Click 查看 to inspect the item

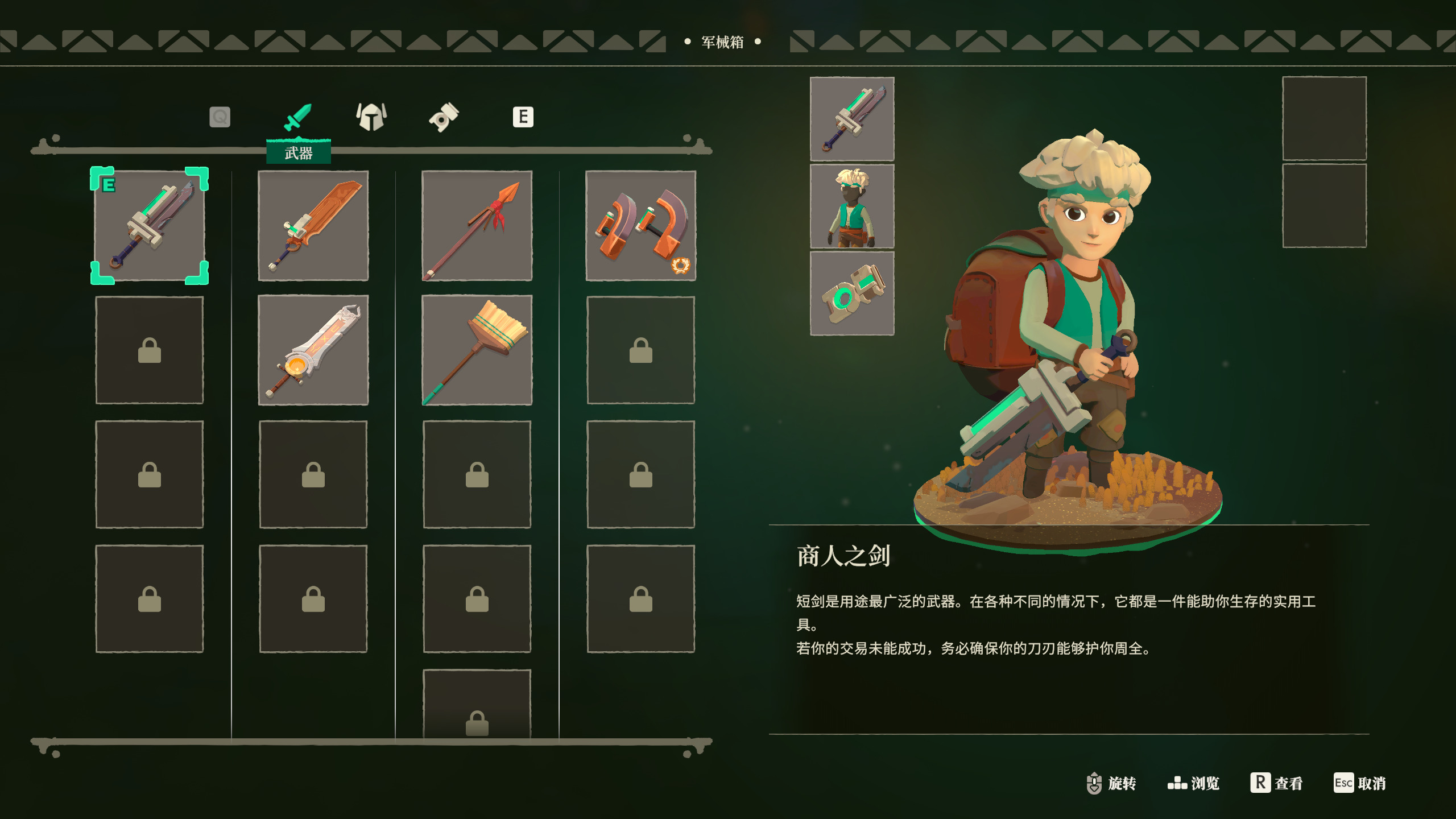coord(1277,783)
